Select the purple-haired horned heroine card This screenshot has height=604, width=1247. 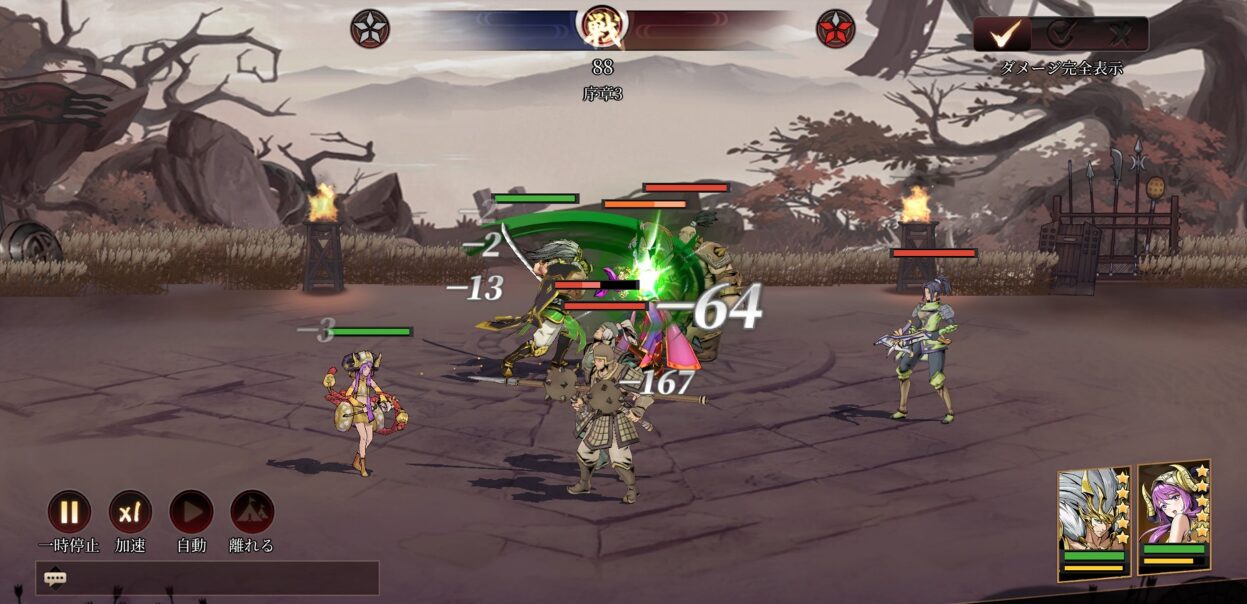pos(1174,518)
